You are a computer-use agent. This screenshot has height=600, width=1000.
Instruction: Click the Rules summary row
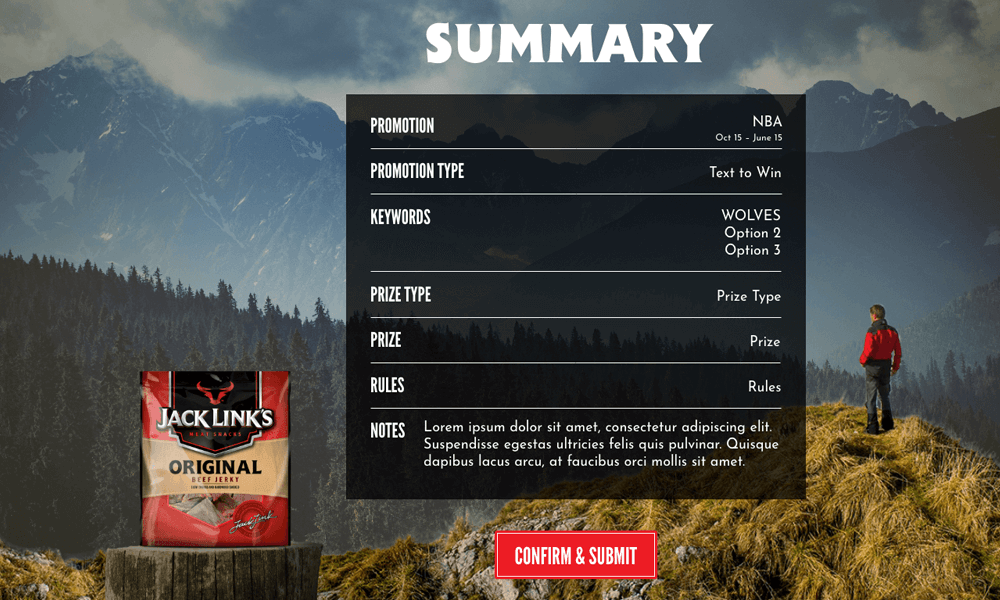pos(575,386)
